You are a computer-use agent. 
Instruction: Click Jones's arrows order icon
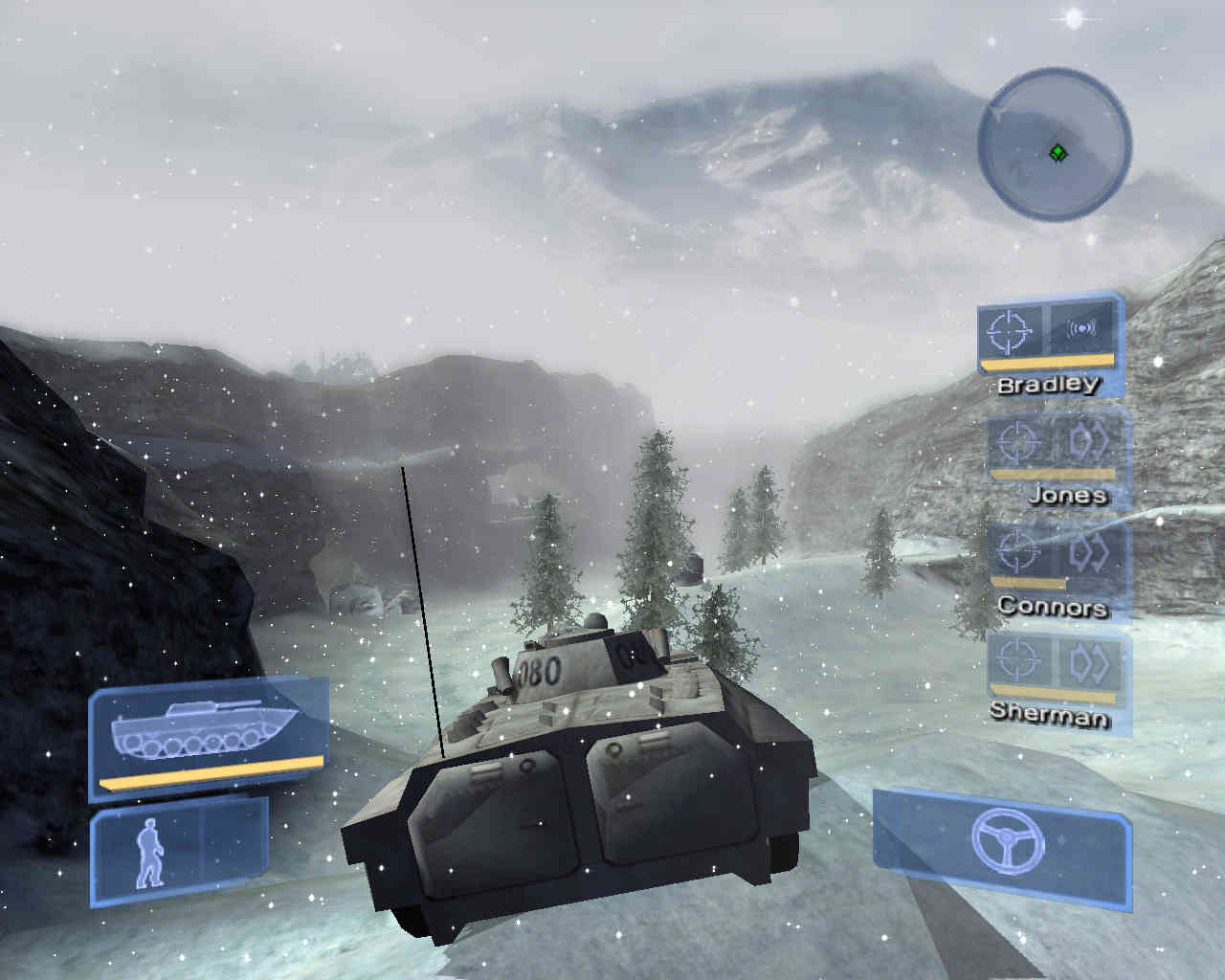[1087, 440]
